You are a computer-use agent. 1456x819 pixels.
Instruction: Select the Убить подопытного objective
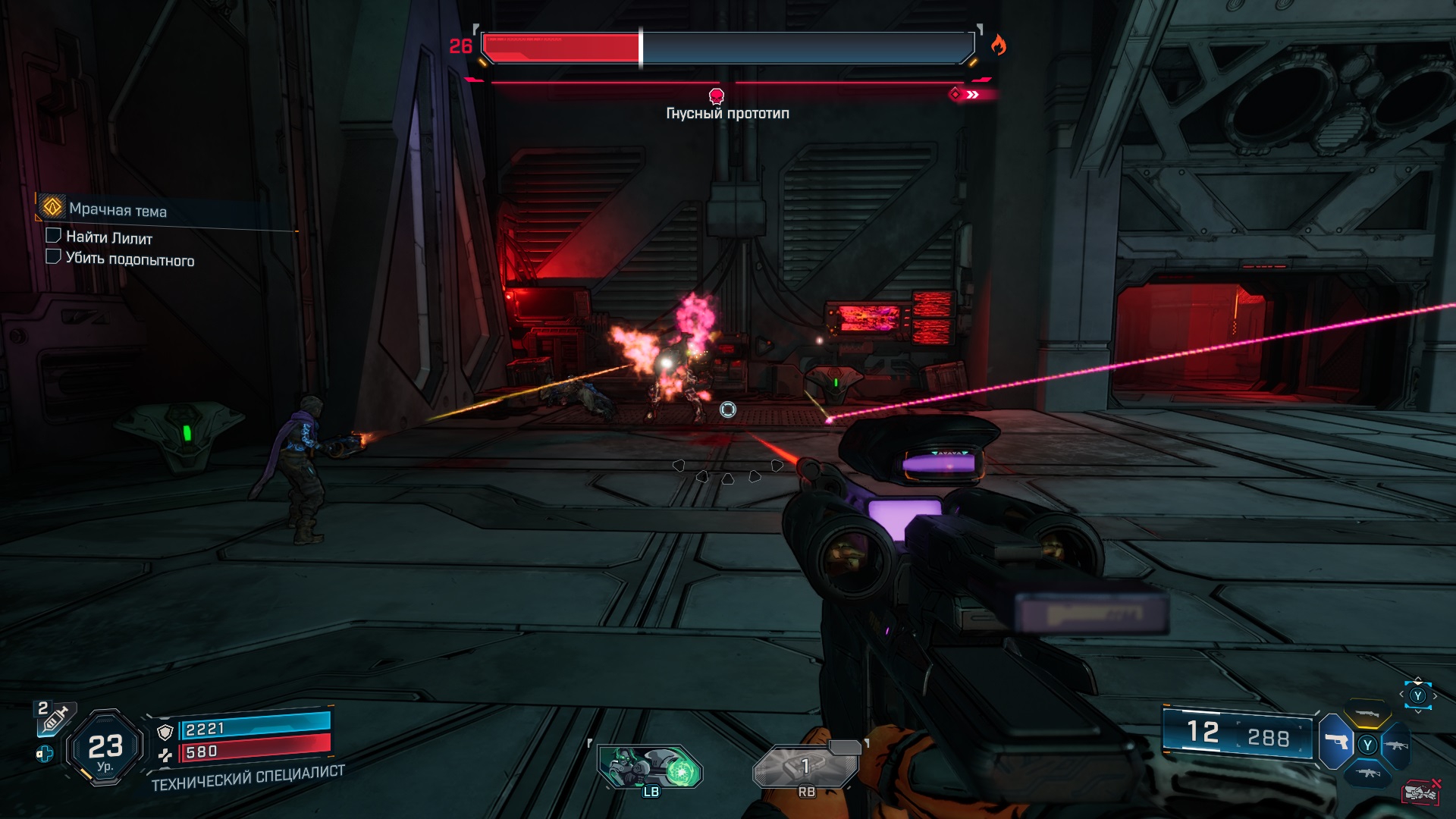point(130,259)
